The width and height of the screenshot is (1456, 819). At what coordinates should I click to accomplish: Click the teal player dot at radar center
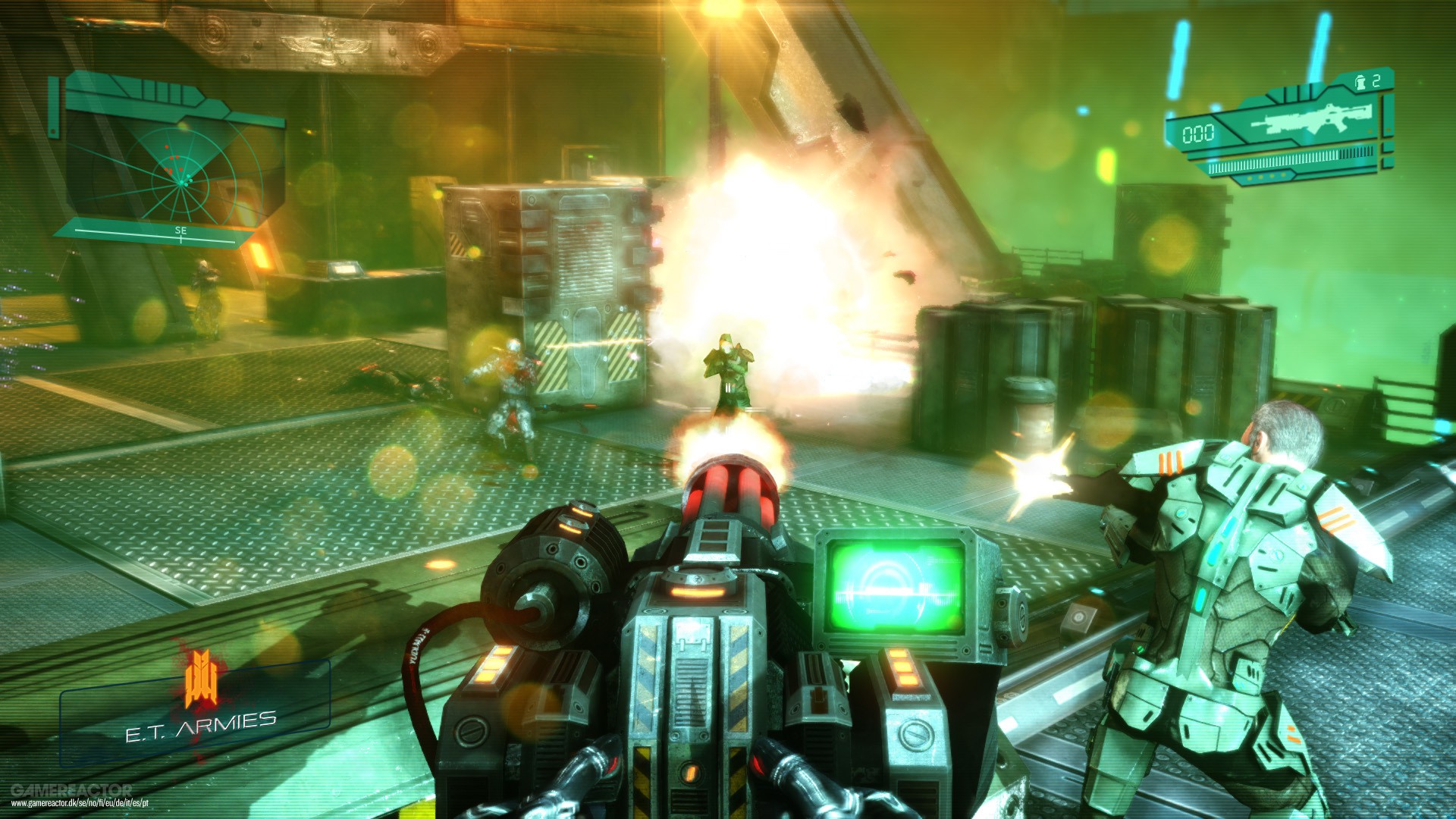pos(180,184)
